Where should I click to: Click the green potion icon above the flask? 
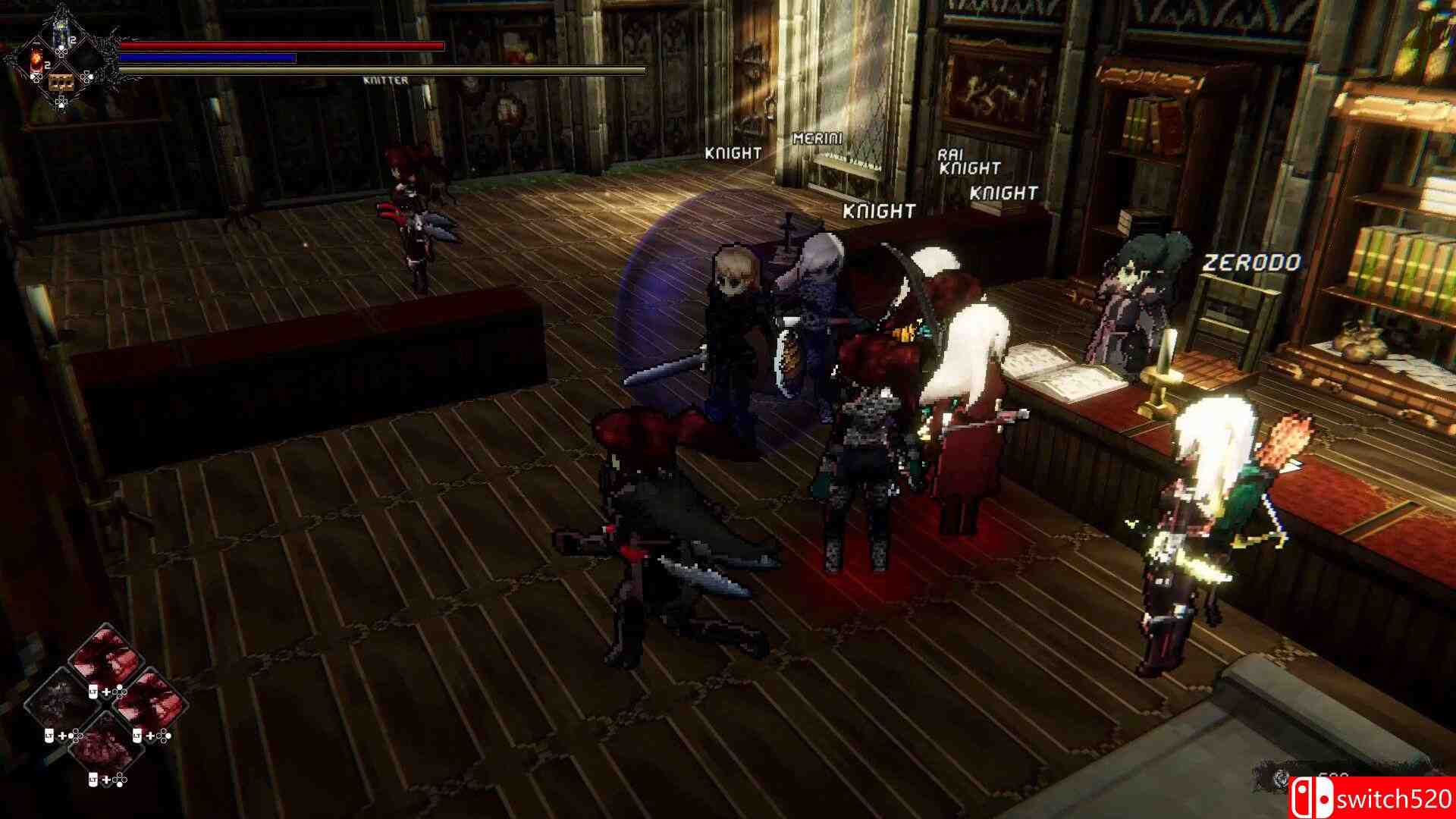tap(61, 32)
